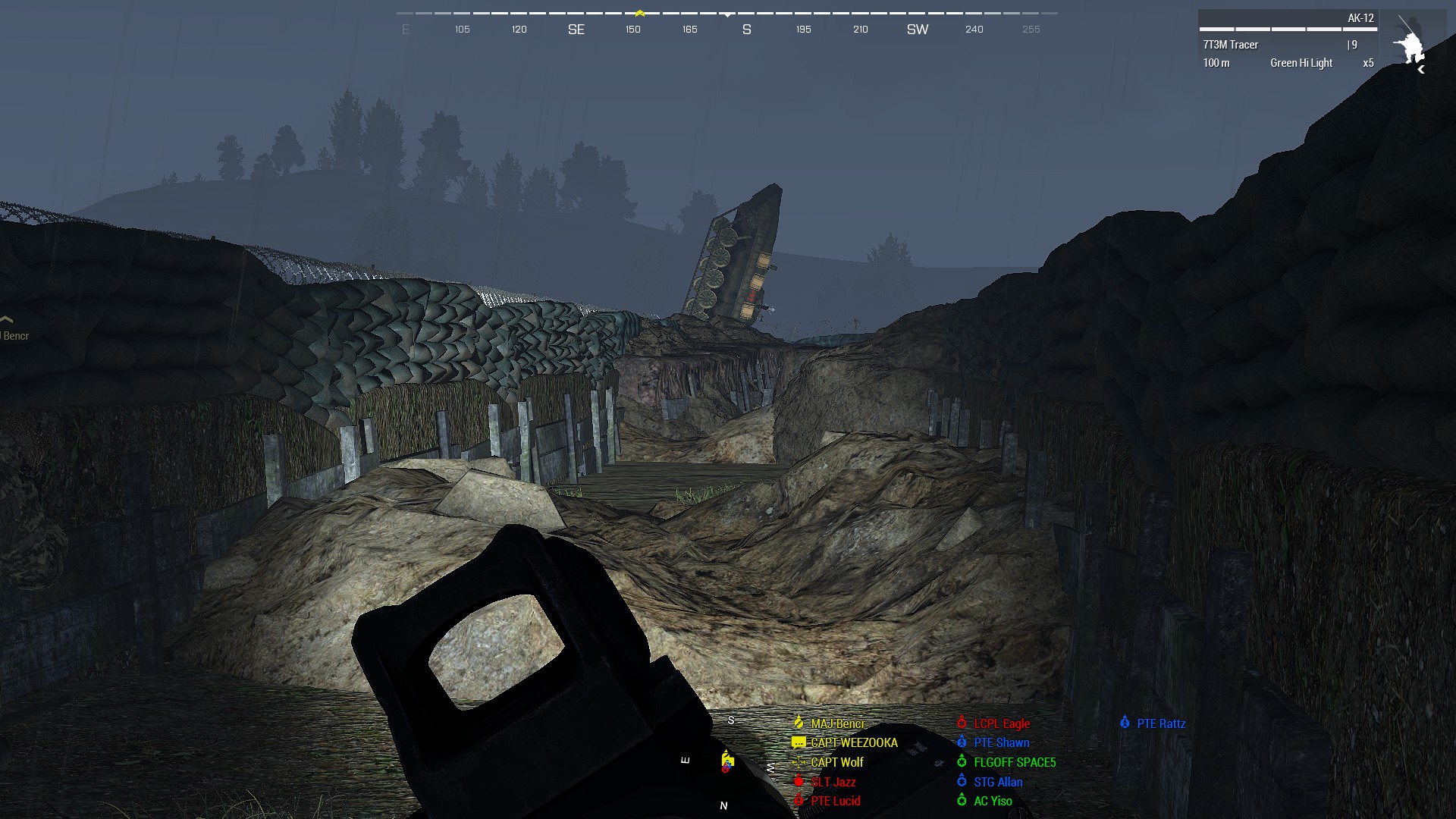The height and width of the screenshot is (819, 1456).
Task: Click the red medic icon beside LCPL Eagle
Action: [x=962, y=723]
